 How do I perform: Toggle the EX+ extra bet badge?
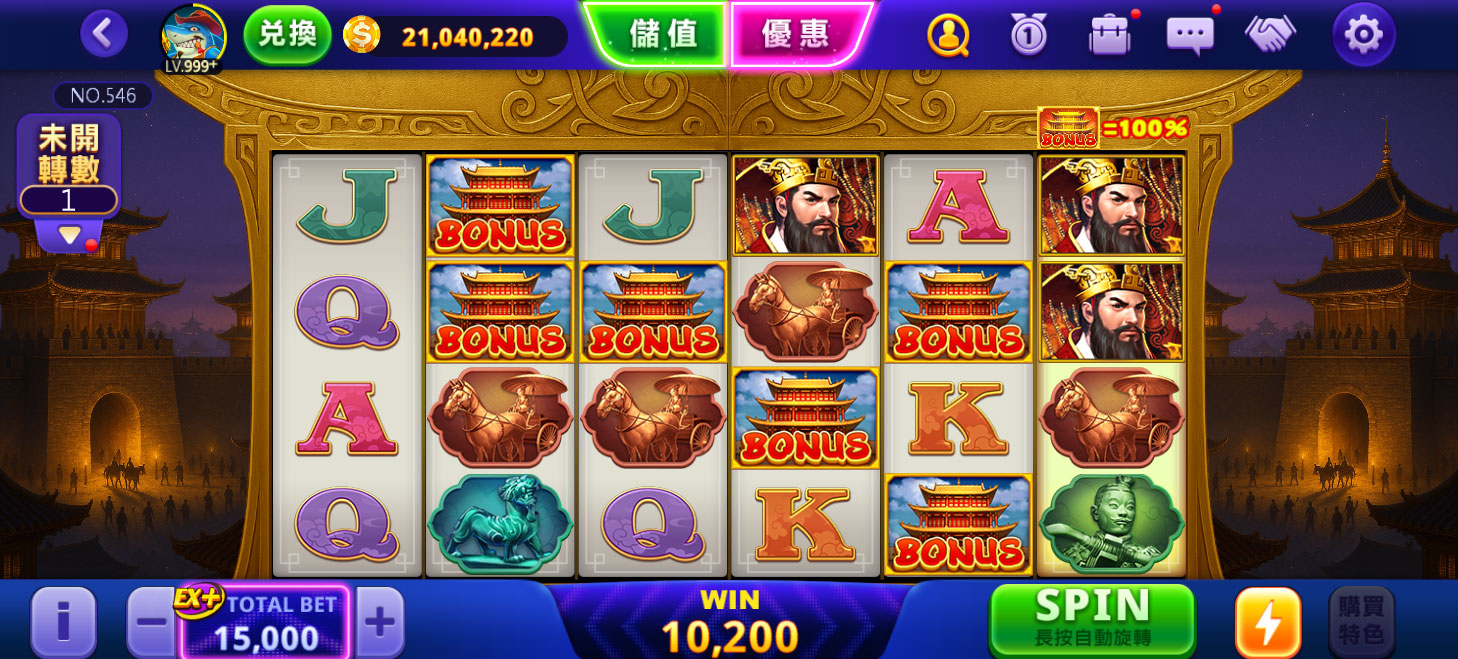197,599
